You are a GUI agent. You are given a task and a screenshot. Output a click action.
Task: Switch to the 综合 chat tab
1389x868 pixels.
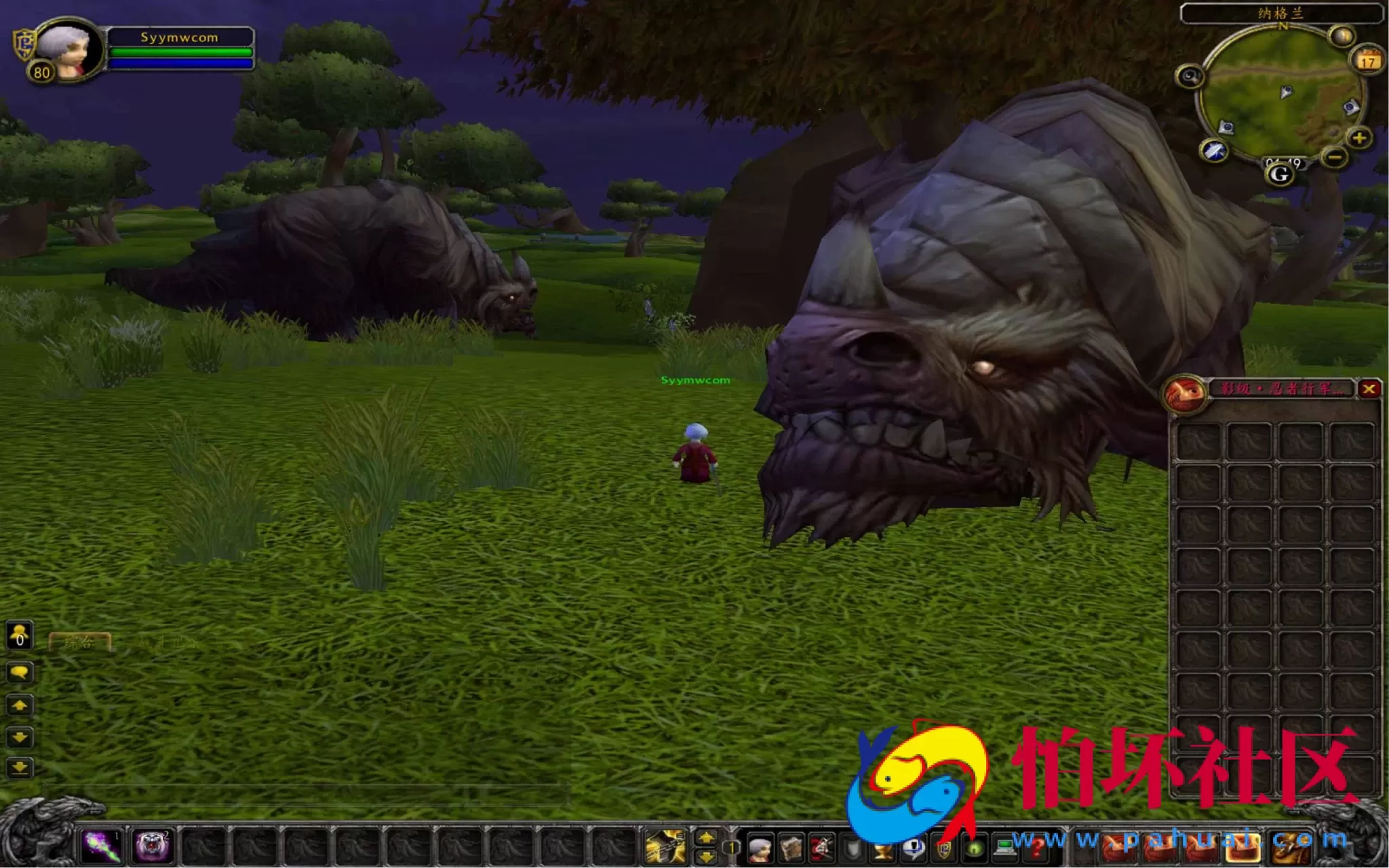(79, 641)
